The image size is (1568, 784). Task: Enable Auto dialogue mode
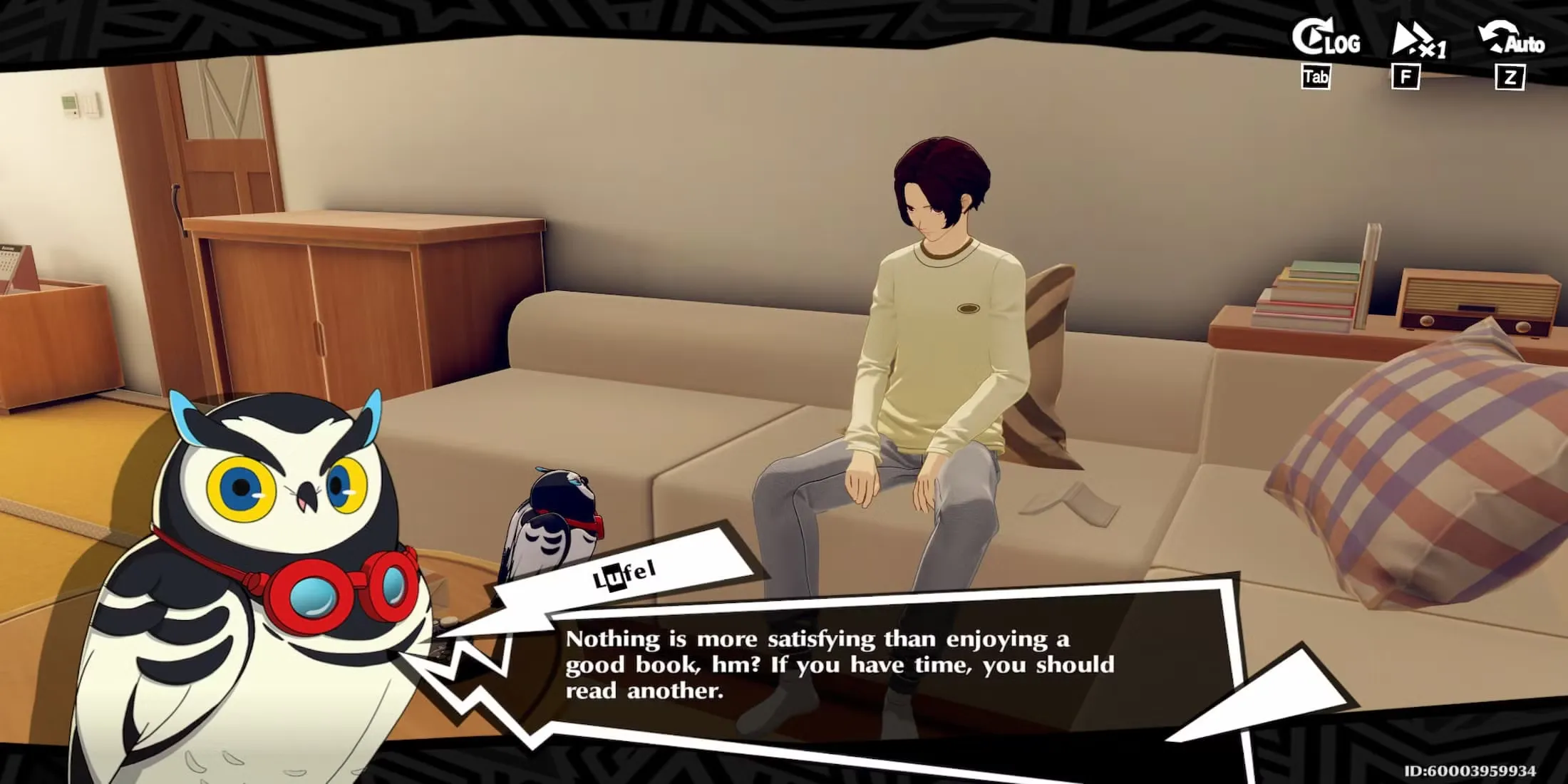1512,40
